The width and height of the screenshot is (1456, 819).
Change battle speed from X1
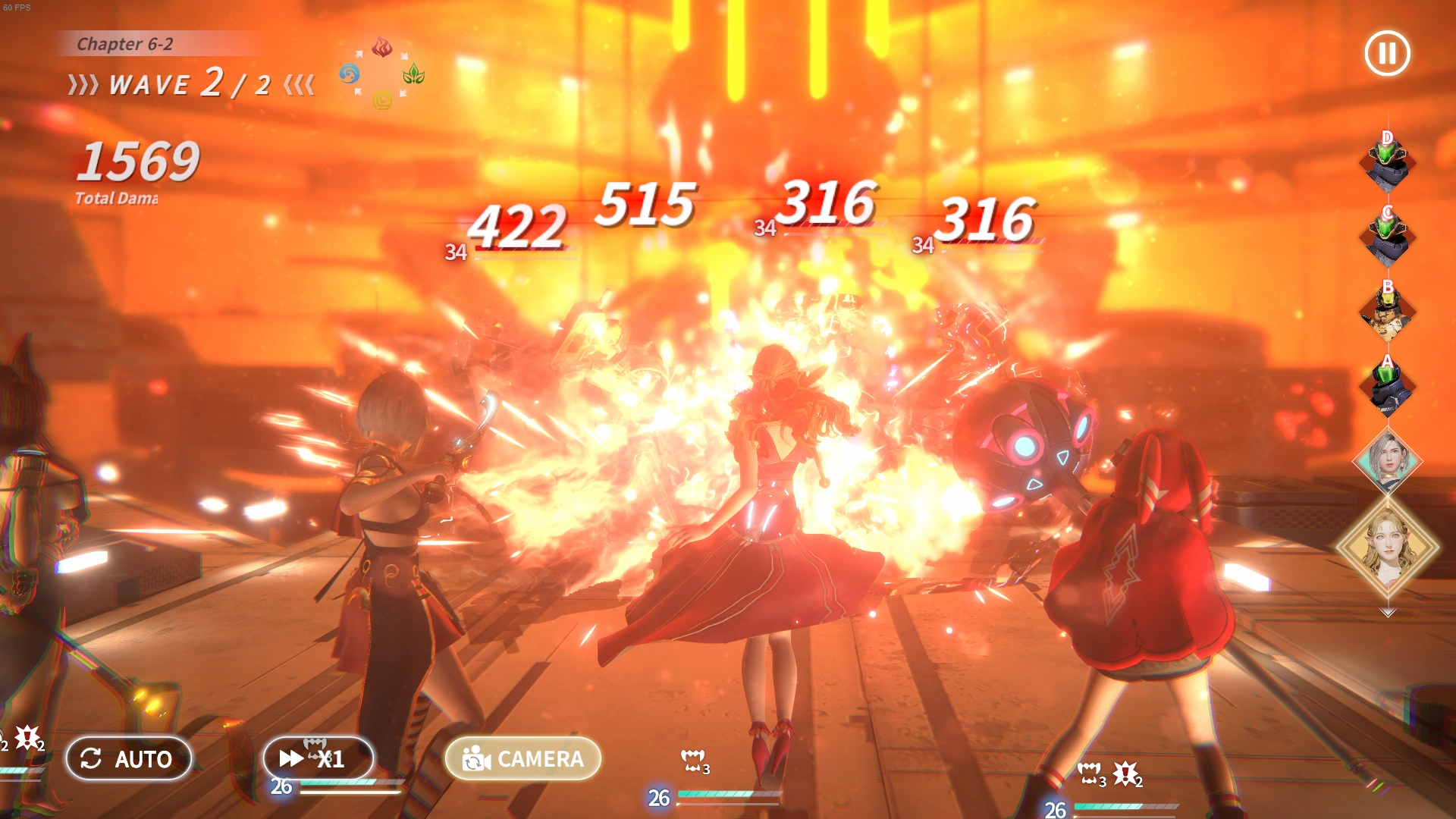click(318, 758)
